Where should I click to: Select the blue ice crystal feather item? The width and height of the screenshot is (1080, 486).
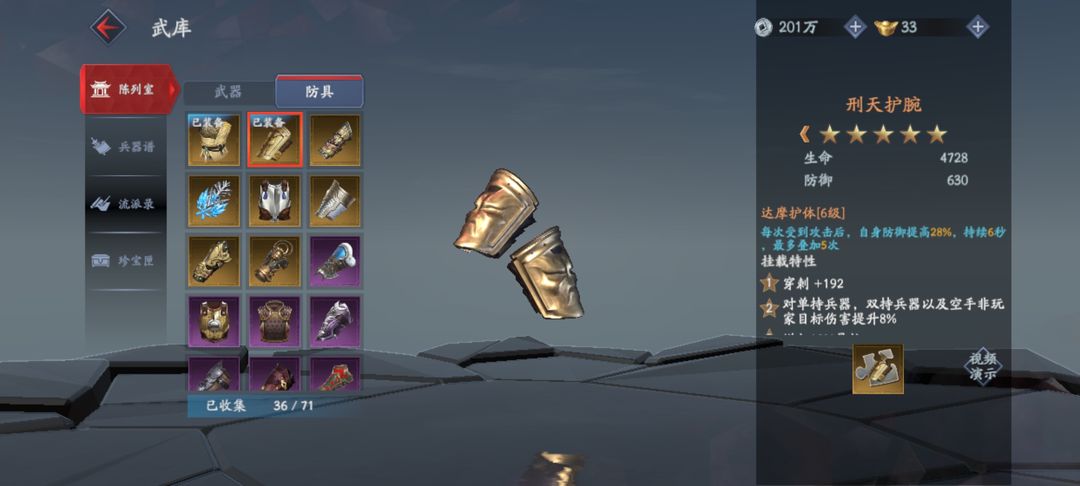tap(214, 201)
